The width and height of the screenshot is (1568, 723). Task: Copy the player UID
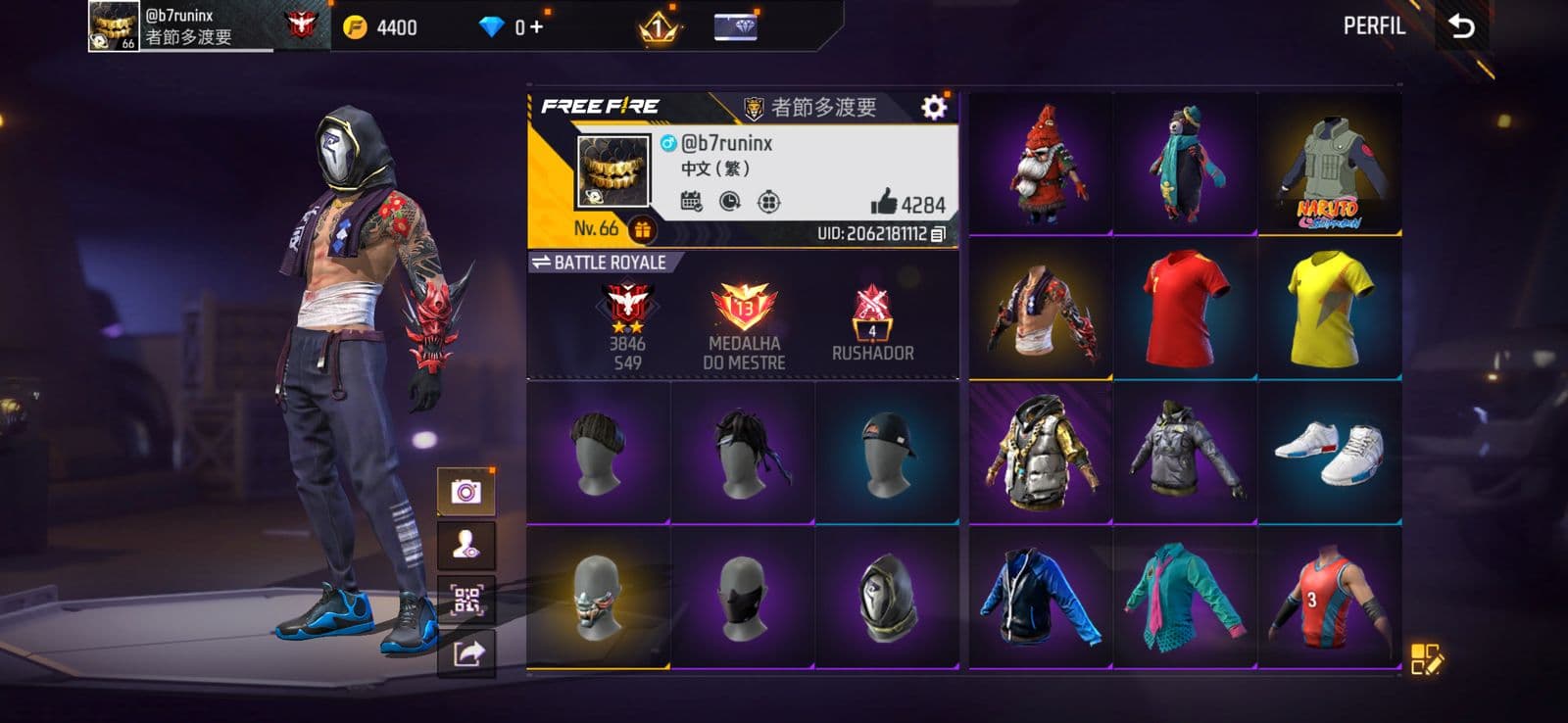938,234
